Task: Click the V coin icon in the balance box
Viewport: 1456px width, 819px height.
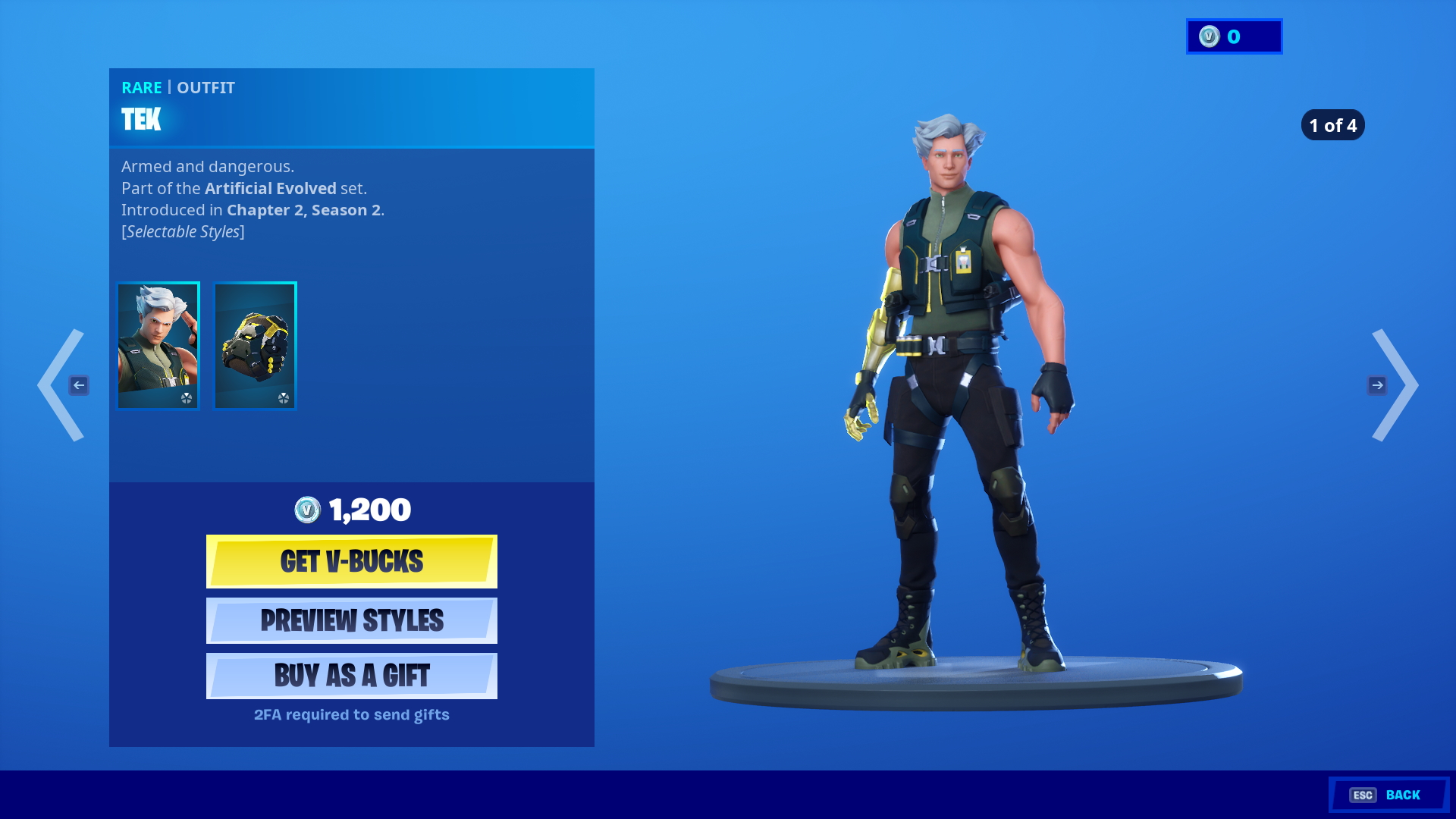Action: (1210, 36)
